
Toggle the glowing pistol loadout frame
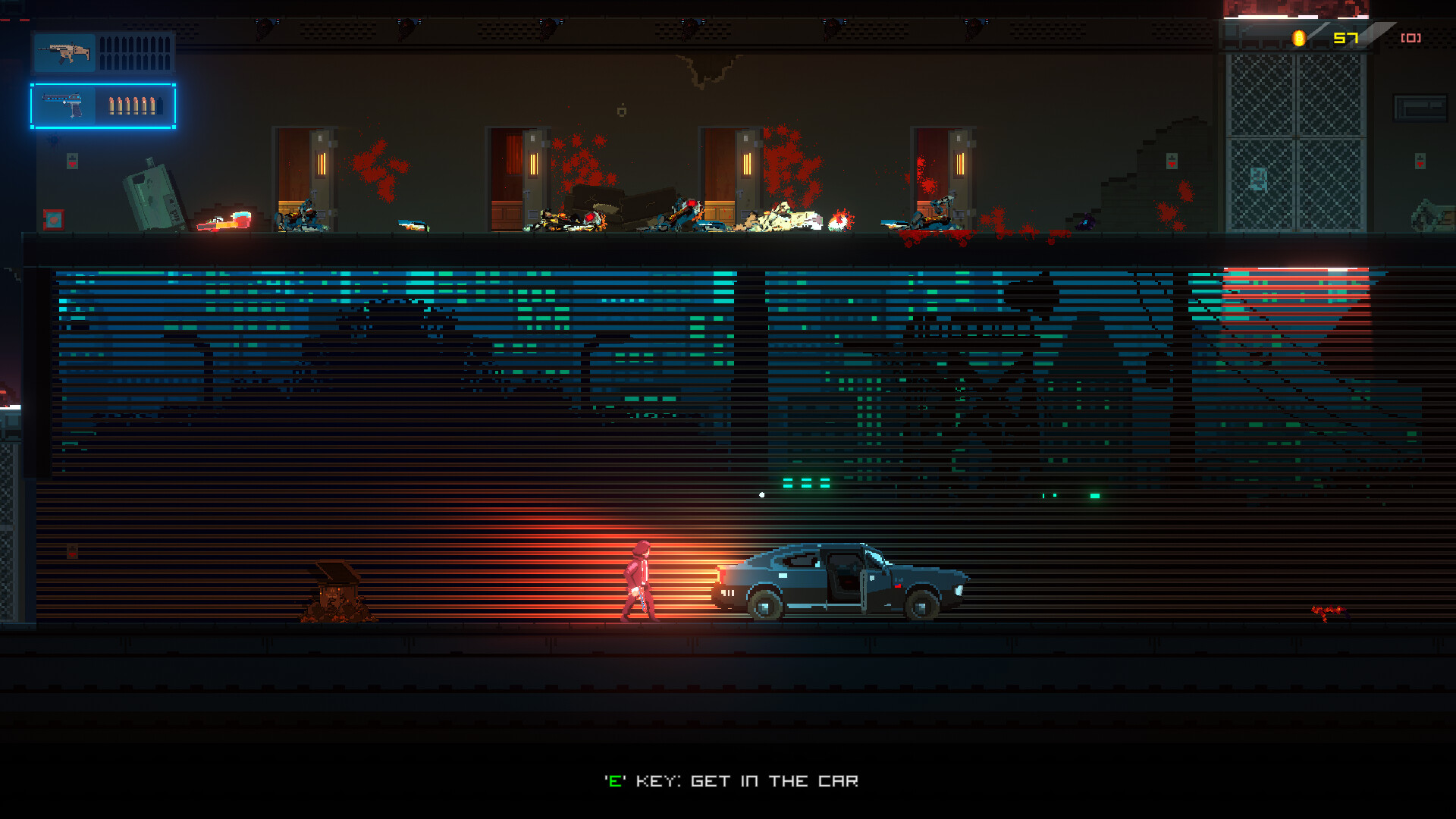(102, 106)
